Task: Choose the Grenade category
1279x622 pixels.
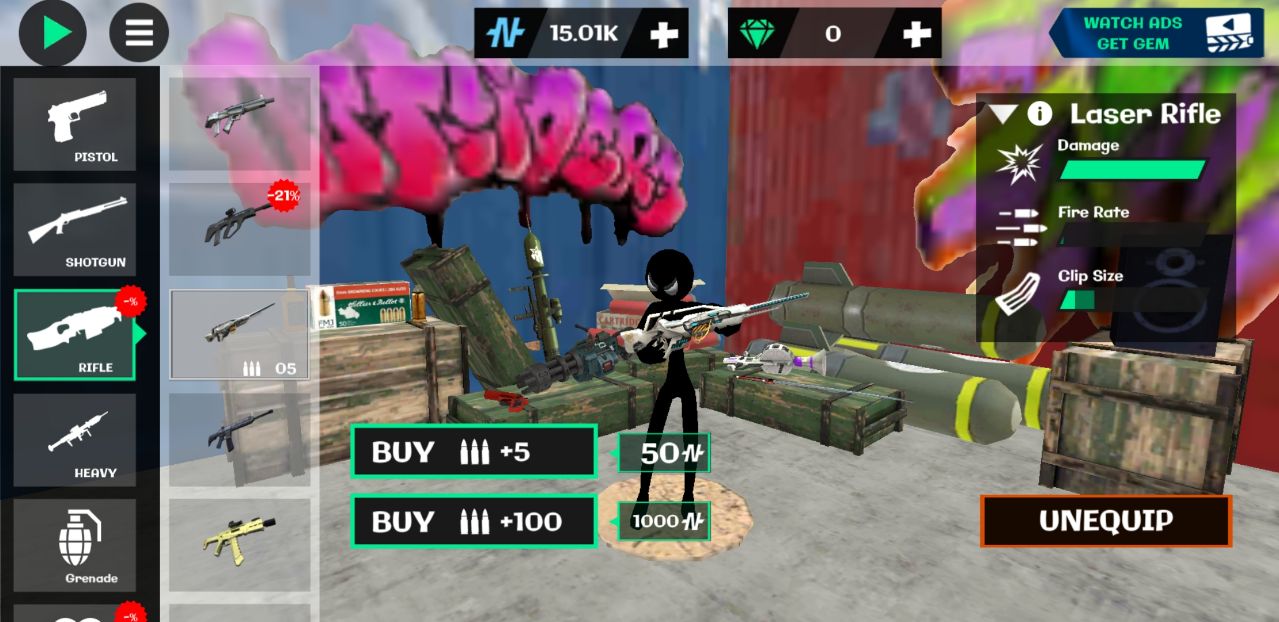Action: pyautogui.click(x=75, y=545)
